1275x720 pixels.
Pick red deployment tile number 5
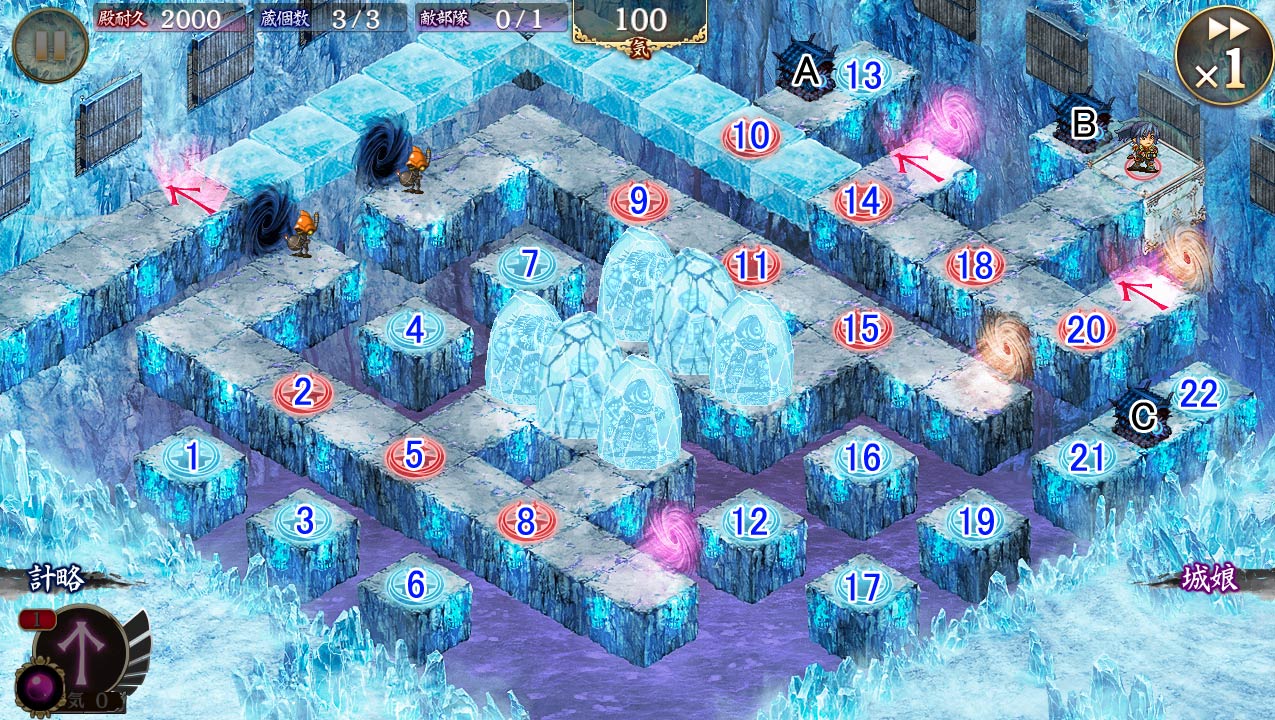pos(415,456)
